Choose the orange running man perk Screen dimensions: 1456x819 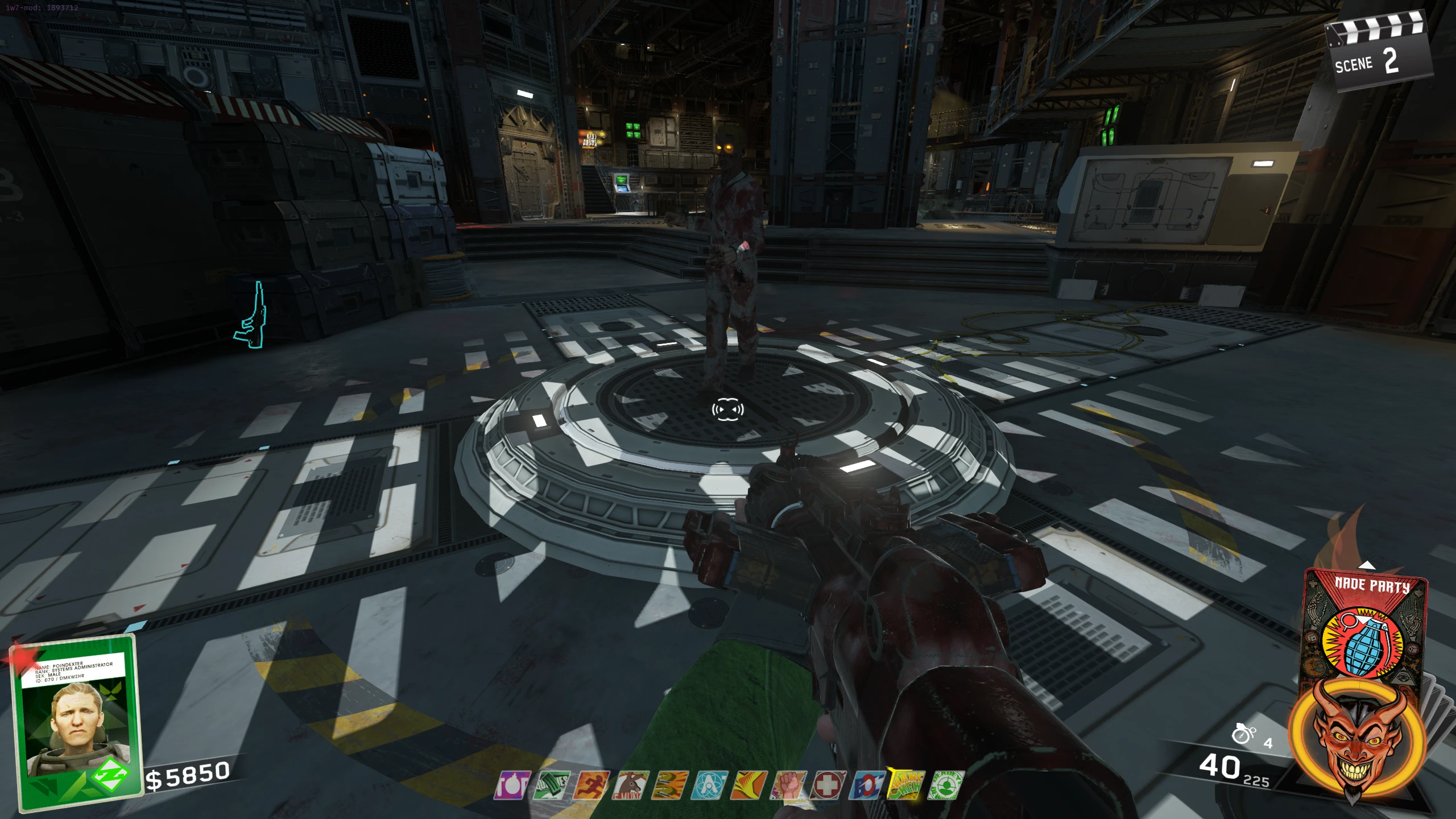(x=591, y=785)
